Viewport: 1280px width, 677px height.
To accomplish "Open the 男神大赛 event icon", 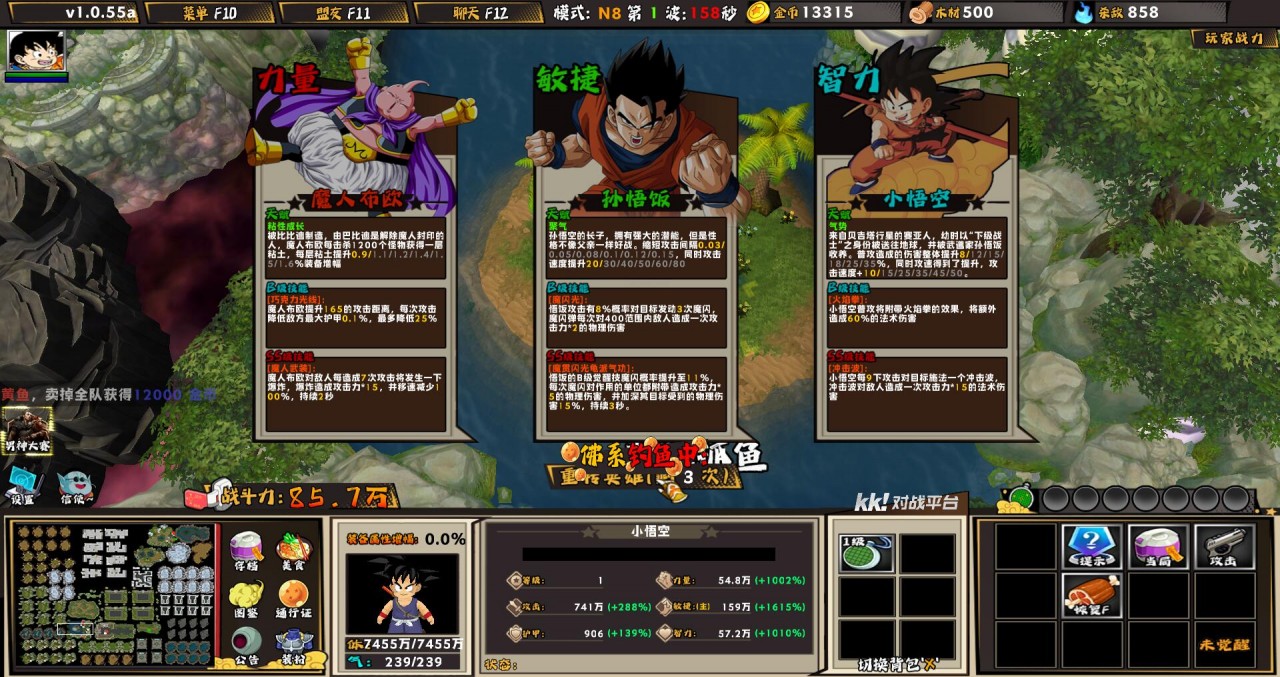I will point(27,430).
